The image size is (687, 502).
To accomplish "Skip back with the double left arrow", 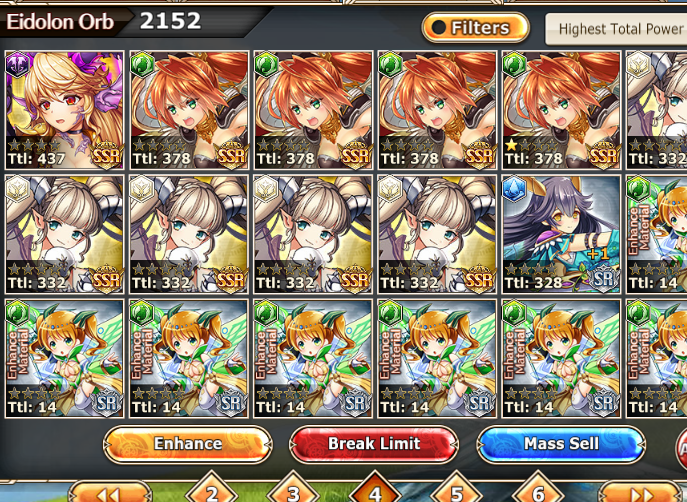I will click(109, 493).
